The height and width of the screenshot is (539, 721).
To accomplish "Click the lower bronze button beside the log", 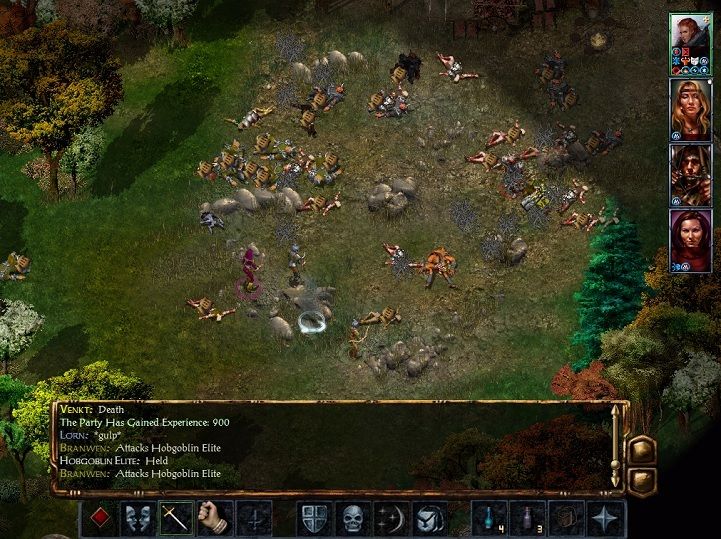I will point(641,479).
